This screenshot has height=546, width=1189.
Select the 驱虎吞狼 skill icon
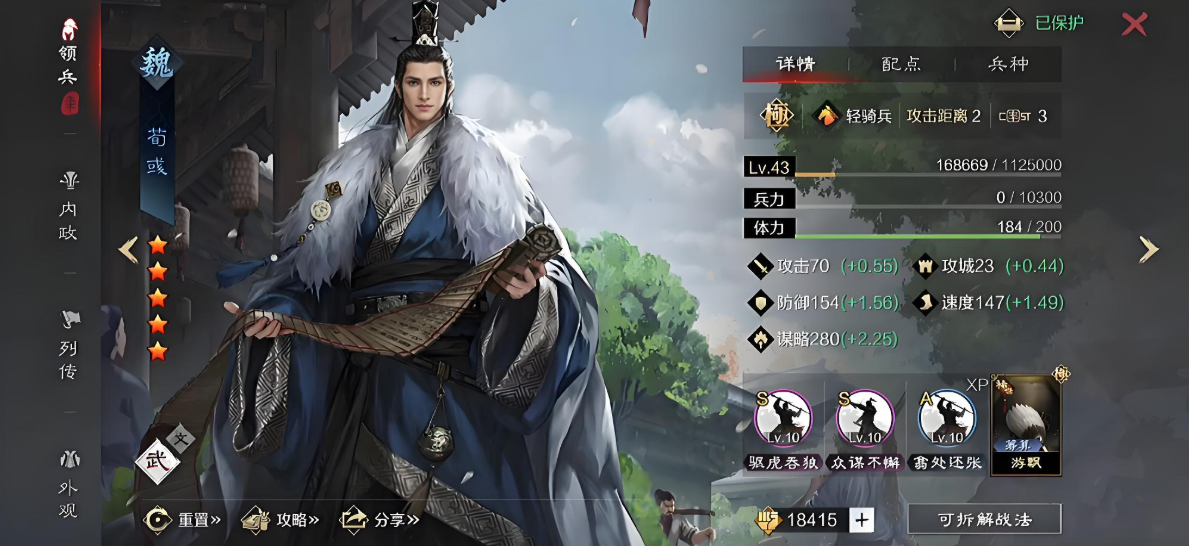tap(783, 419)
